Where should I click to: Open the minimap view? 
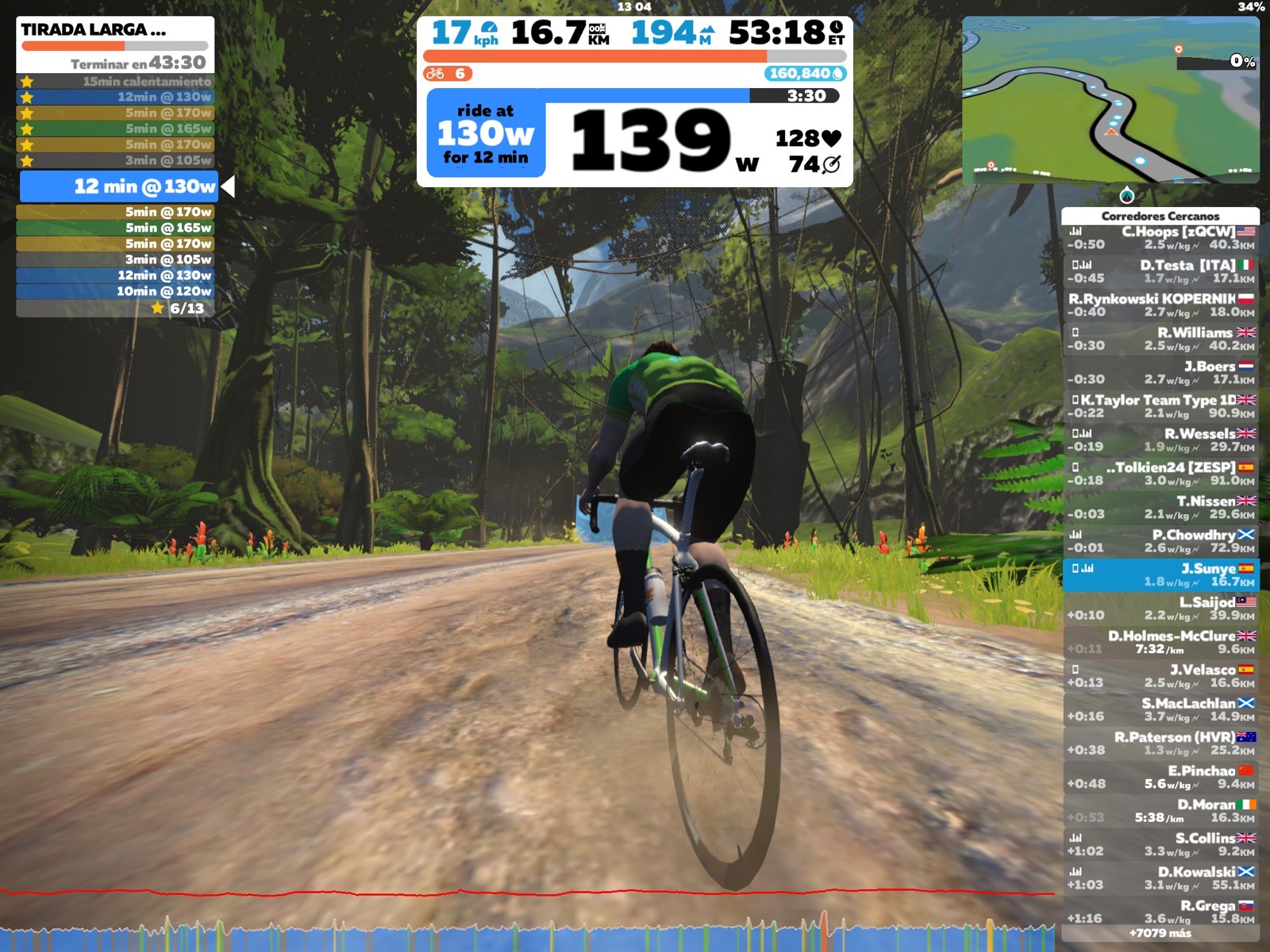point(1110,100)
